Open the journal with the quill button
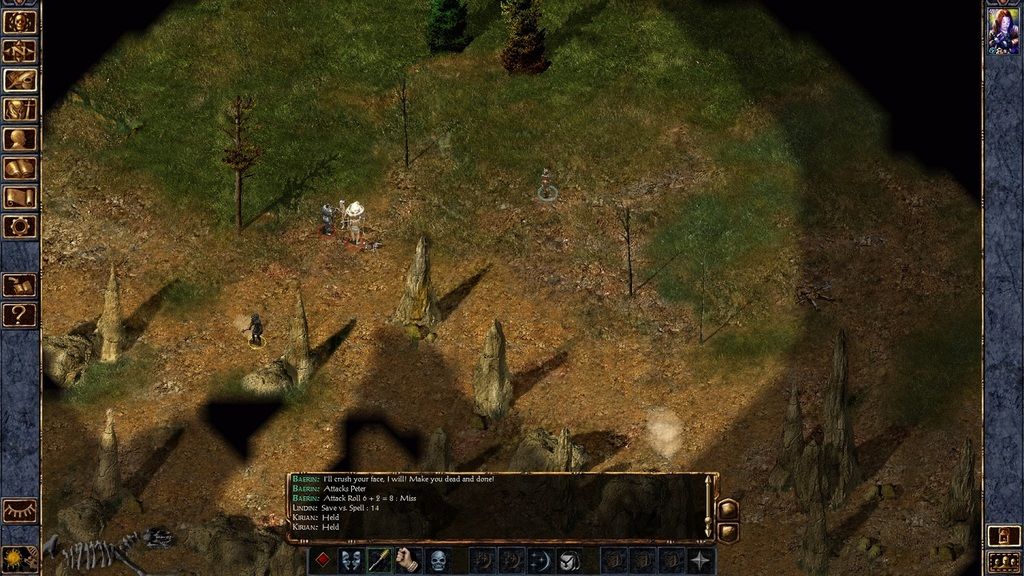This screenshot has width=1024, height=576. coord(19,80)
